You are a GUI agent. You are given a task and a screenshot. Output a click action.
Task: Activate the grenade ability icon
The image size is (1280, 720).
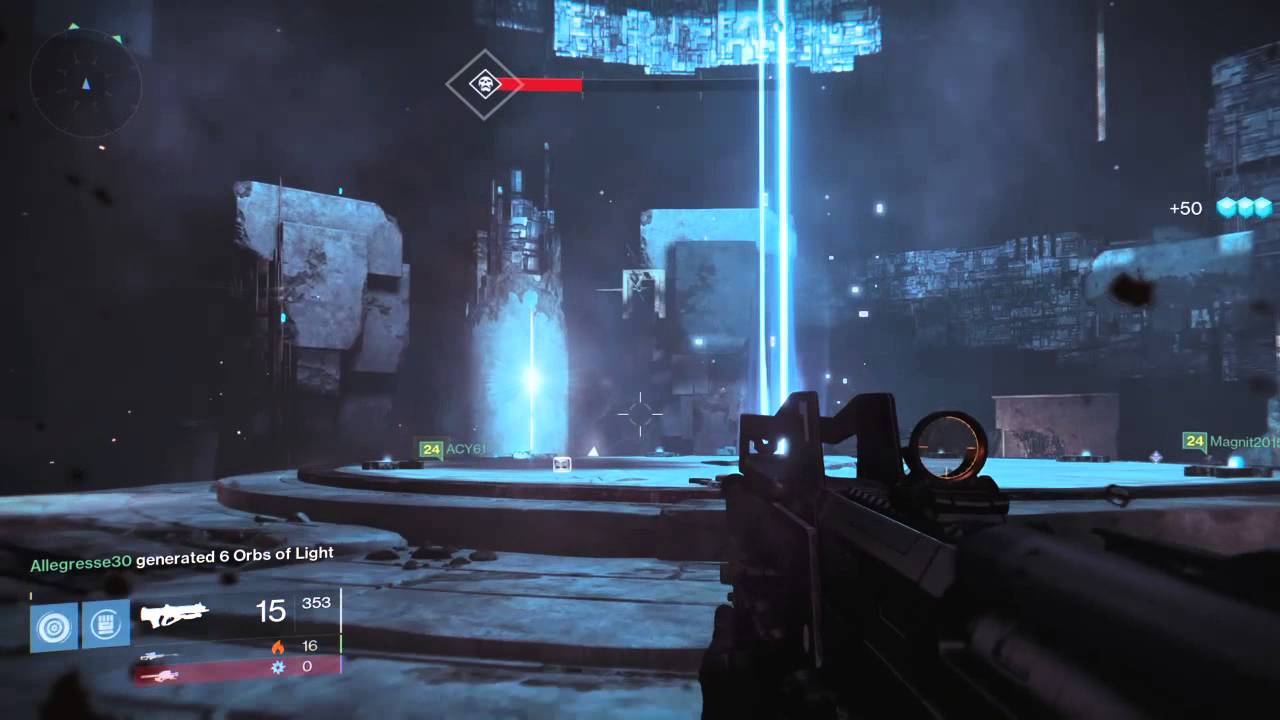coord(54,626)
